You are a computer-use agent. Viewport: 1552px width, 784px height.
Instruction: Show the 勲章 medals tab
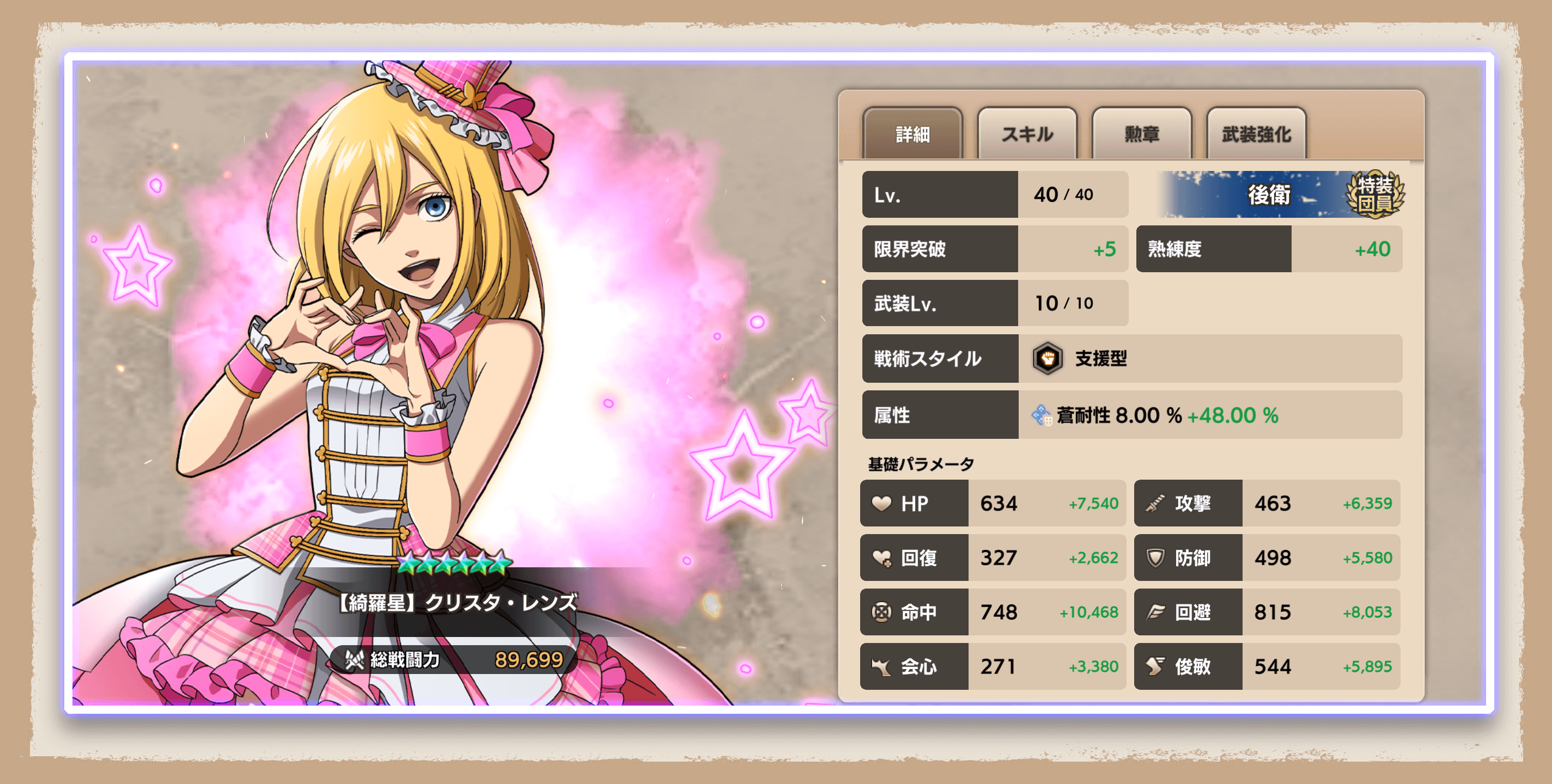1141,134
